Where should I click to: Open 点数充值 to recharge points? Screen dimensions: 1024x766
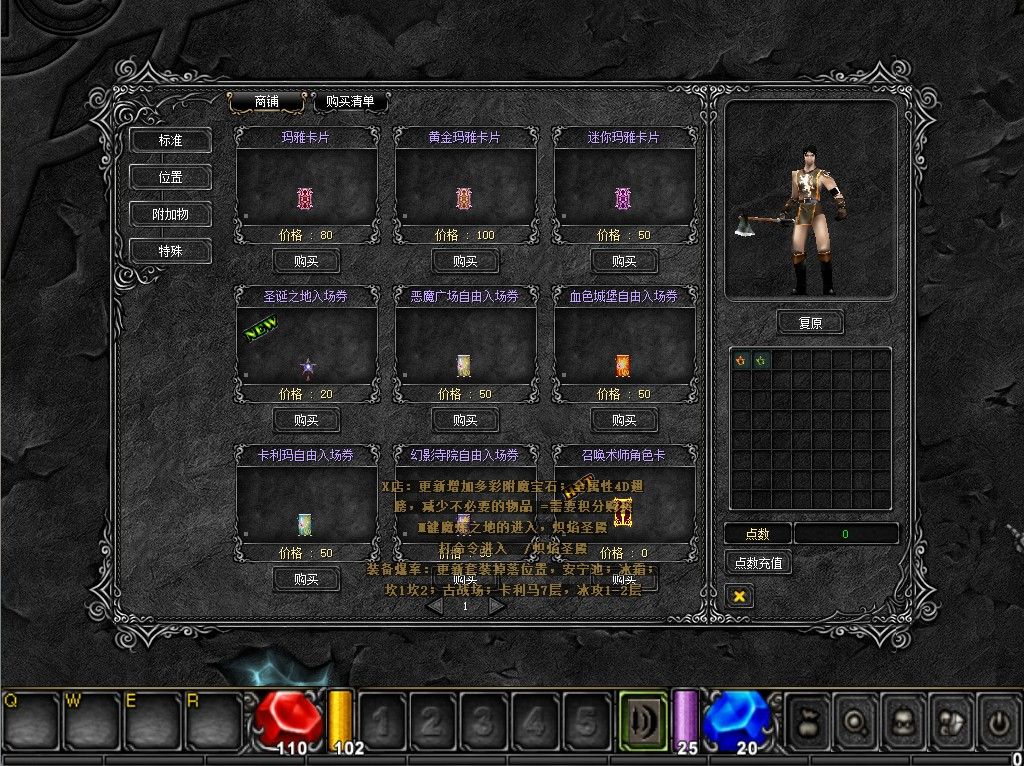758,563
